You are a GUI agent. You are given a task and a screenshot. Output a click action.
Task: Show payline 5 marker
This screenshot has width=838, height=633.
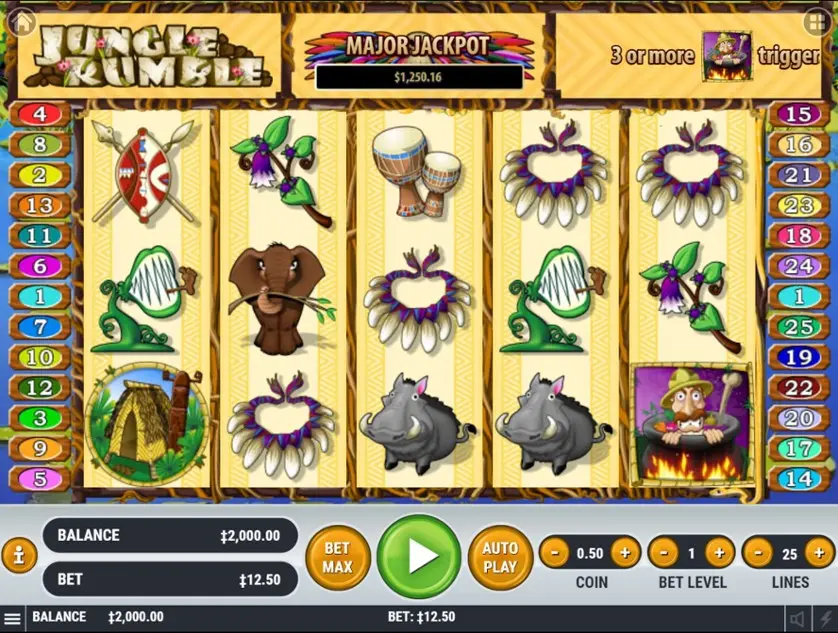tap(40, 479)
